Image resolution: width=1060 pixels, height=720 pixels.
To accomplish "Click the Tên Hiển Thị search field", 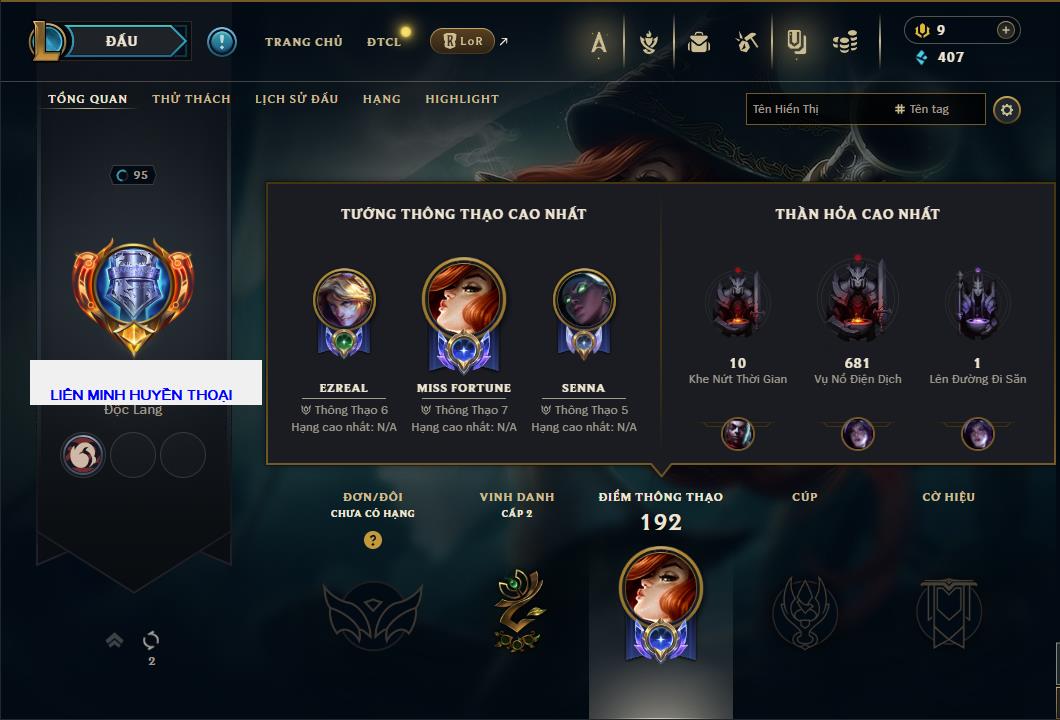I will [815, 109].
